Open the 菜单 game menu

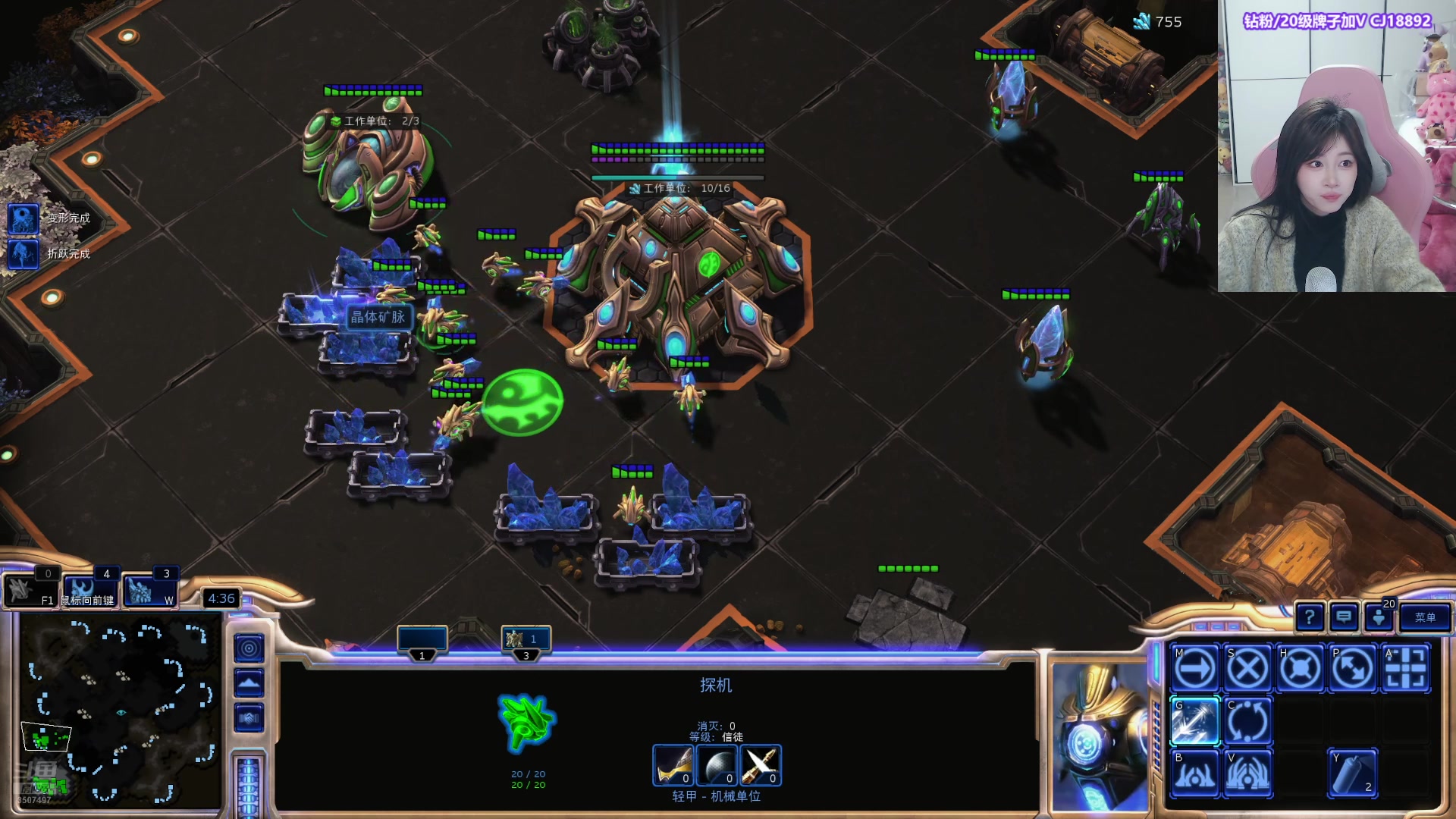[x=1425, y=617]
